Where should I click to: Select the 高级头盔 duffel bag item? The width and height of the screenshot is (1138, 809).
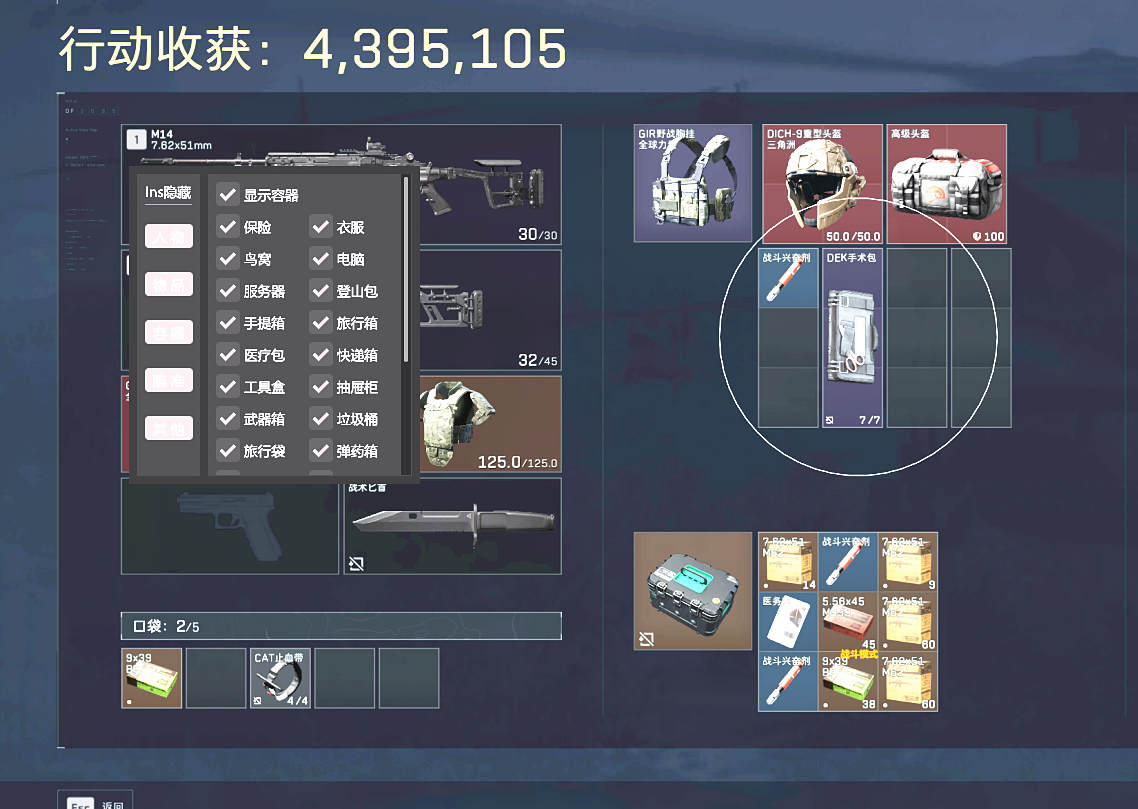click(946, 184)
